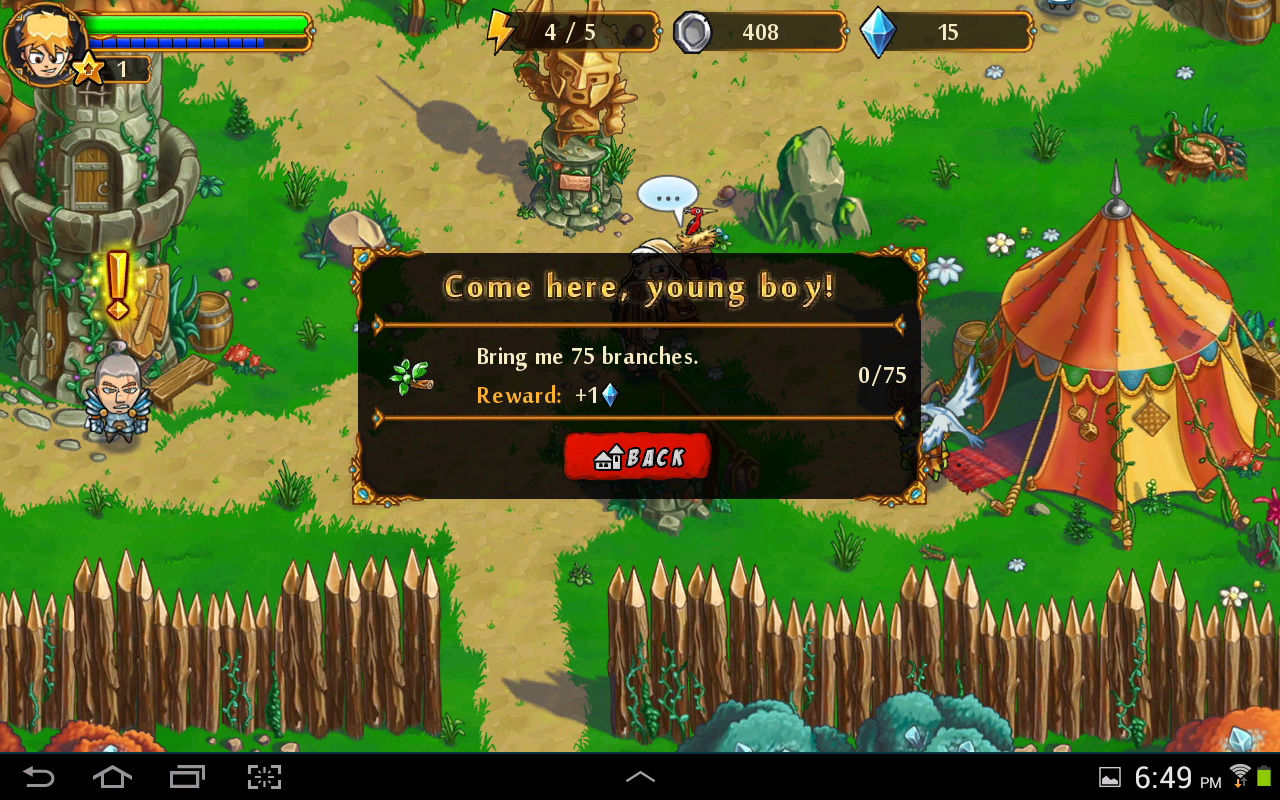Open the speech bubble with ellipsis
This screenshot has width=1280, height=800.
click(667, 195)
